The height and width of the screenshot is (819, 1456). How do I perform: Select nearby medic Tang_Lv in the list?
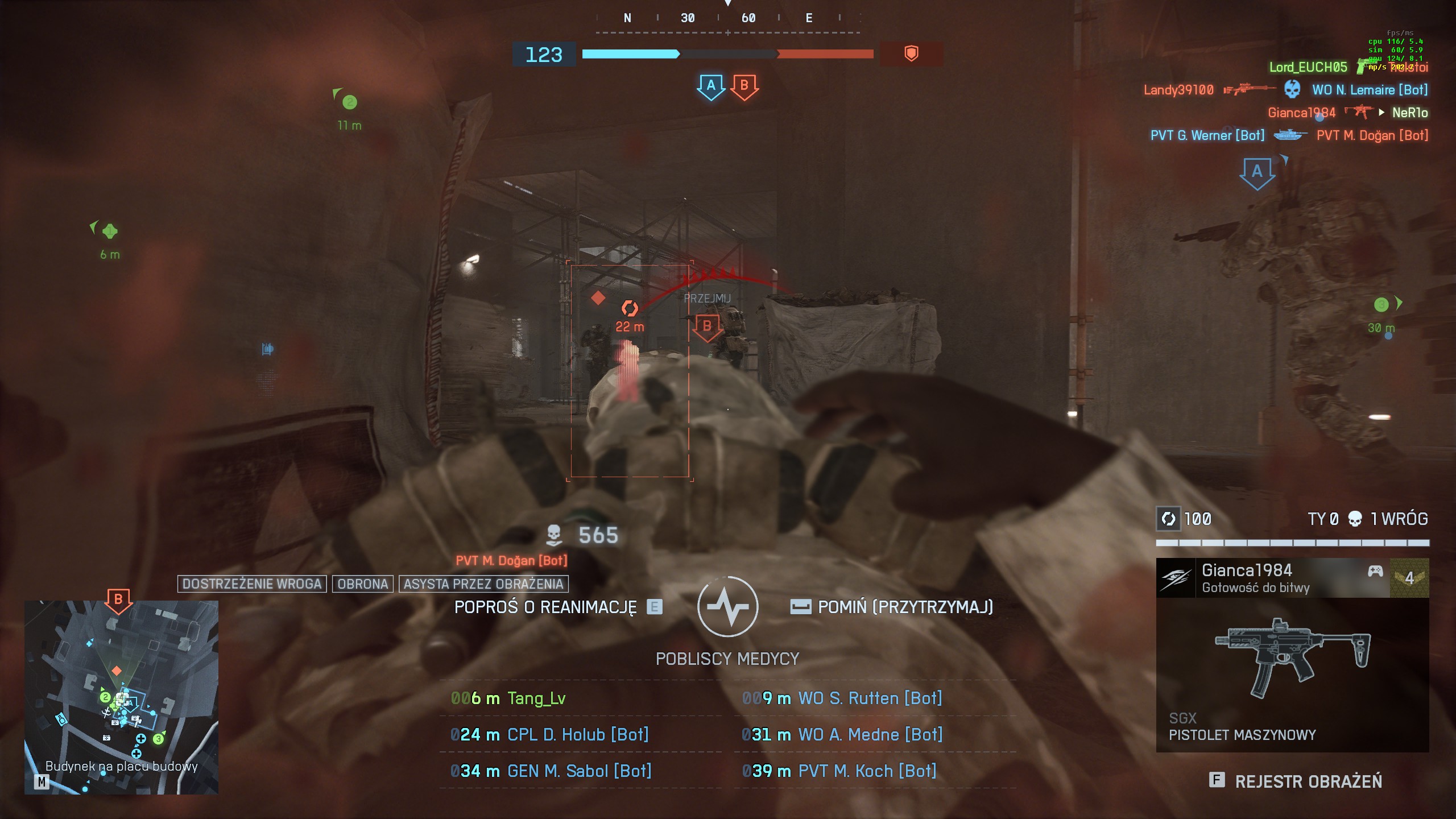(536, 698)
